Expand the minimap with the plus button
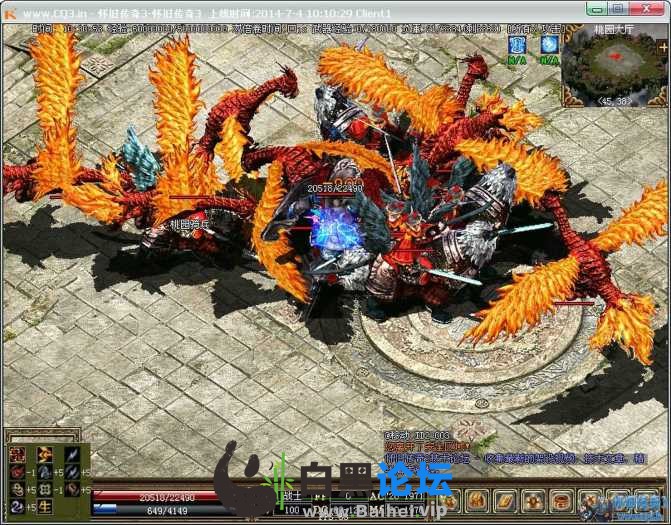671x525 pixels. [x=664, y=45]
